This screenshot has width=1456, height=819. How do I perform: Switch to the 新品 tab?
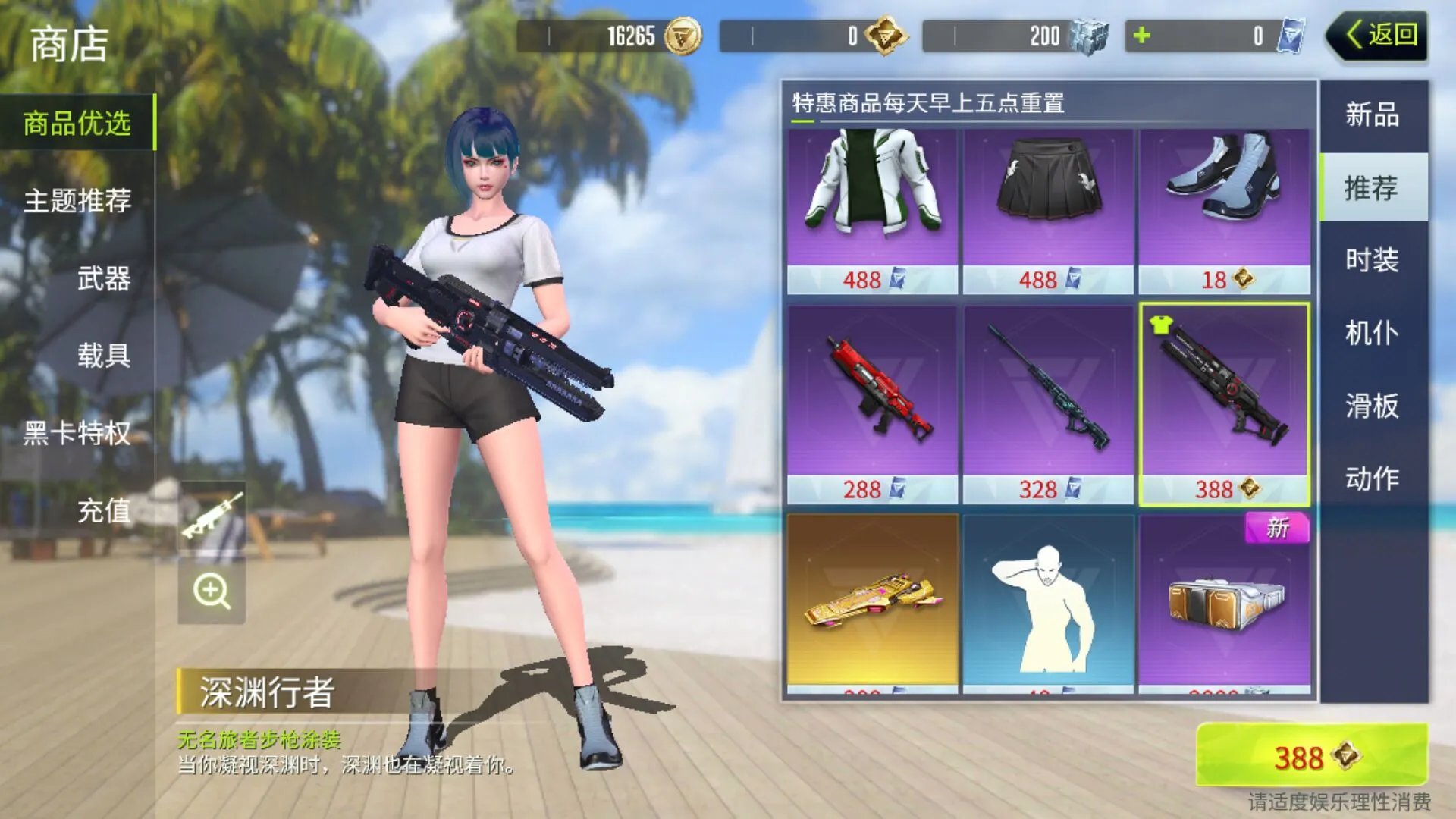click(x=1373, y=115)
